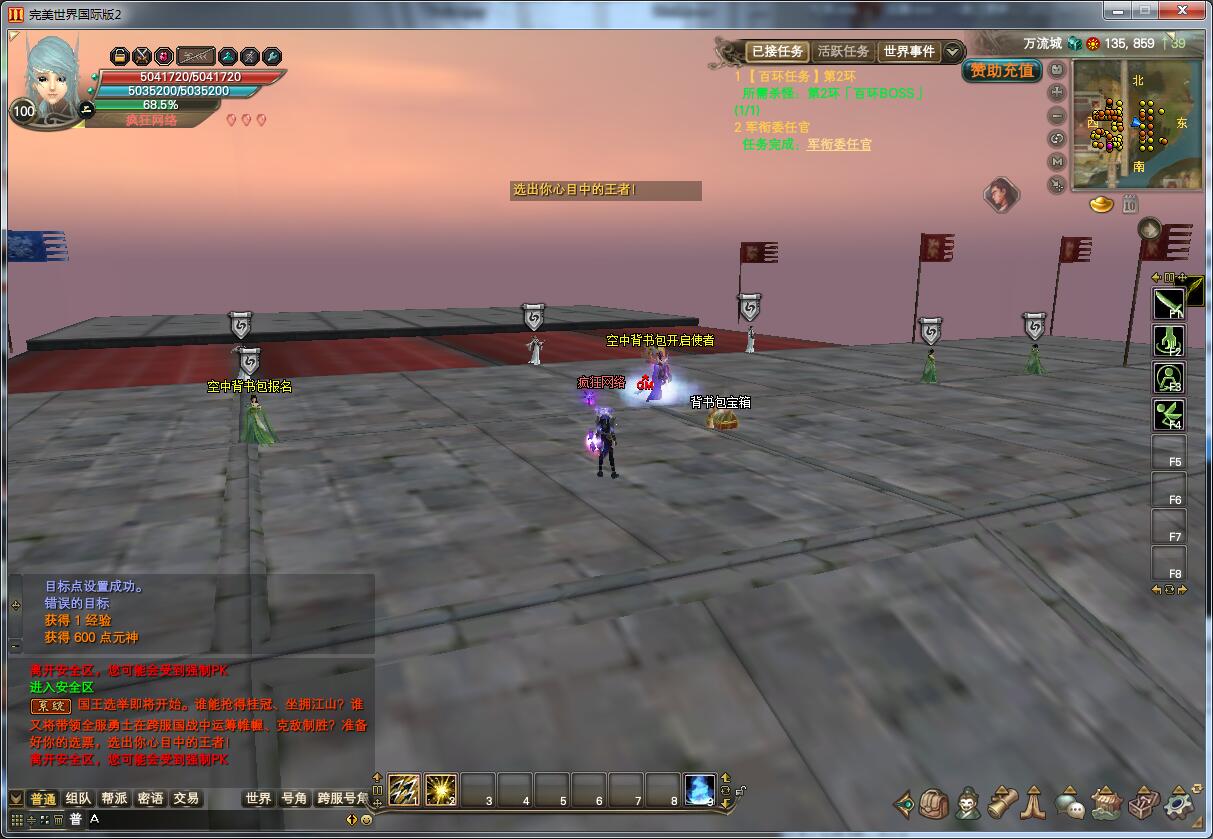This screenshot has width=1213, height=839.
Task: Click the 赞助充值 recharge button
Action: (x=1002, y=71)
